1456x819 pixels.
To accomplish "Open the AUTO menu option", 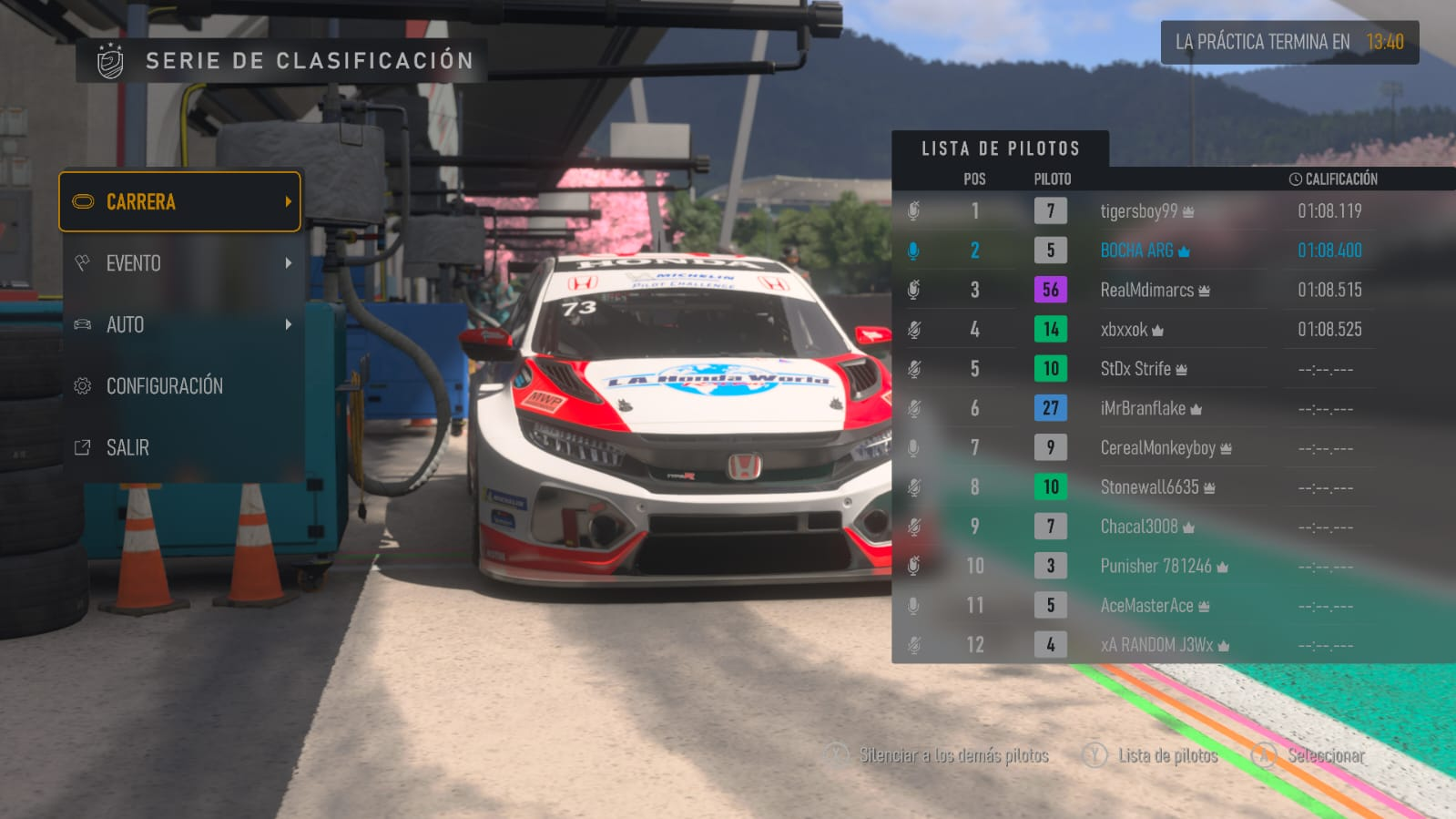I will (x=179, y=324).
